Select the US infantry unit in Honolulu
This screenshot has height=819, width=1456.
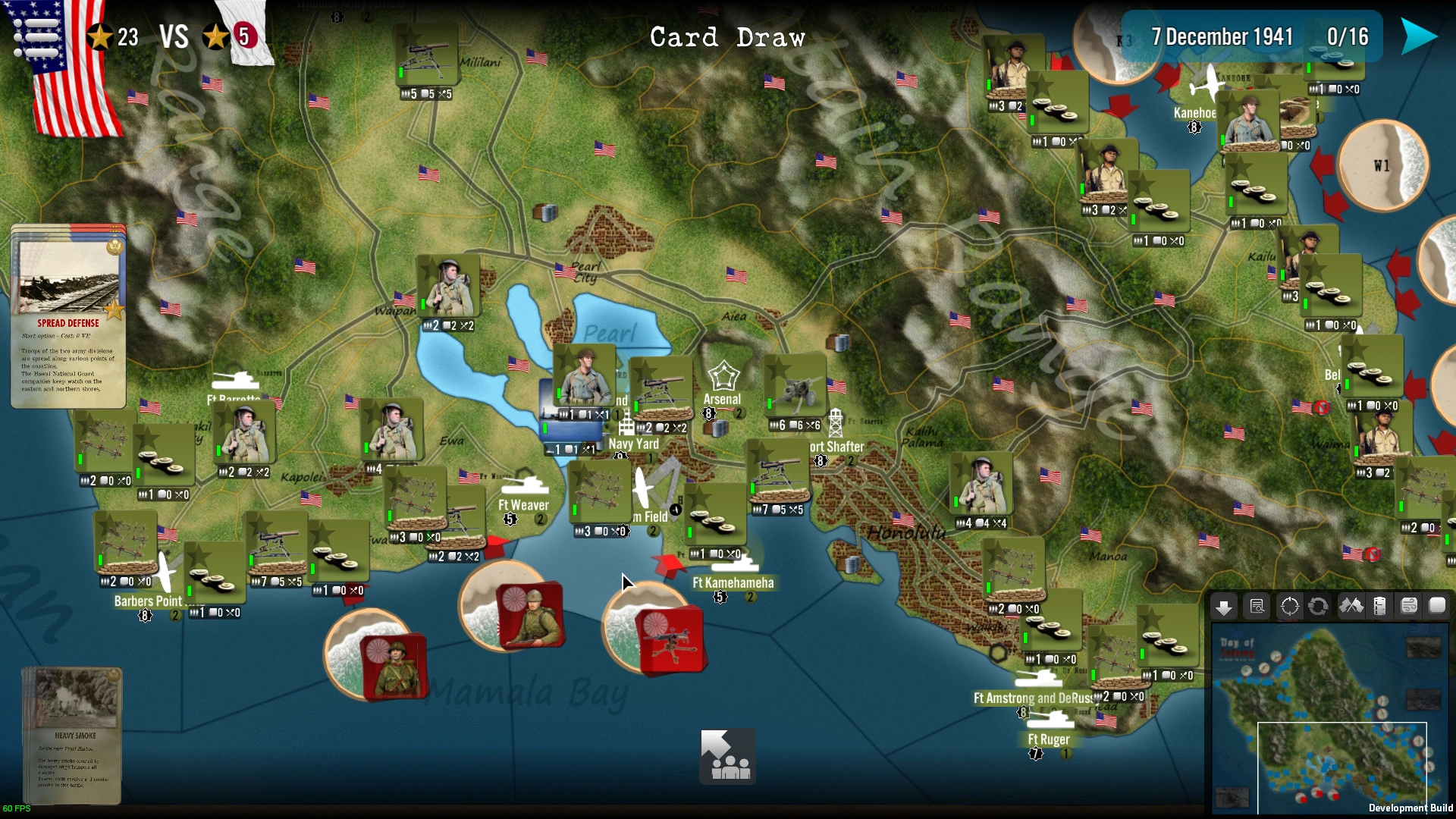coord(982,485)
